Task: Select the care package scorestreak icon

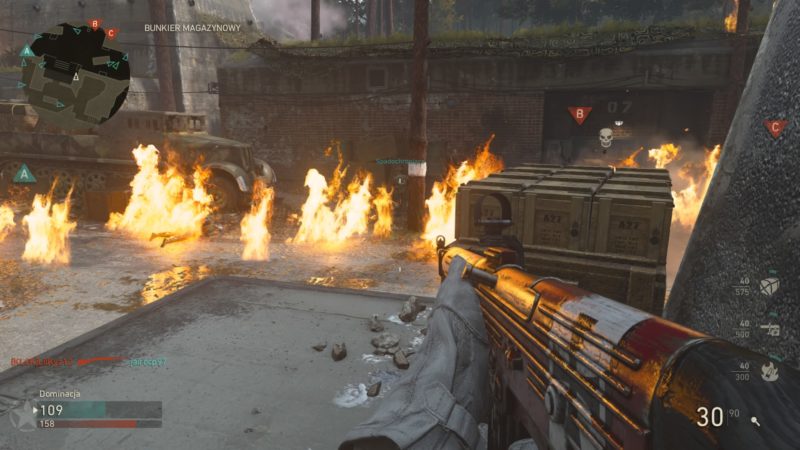Action: [769, 287]
